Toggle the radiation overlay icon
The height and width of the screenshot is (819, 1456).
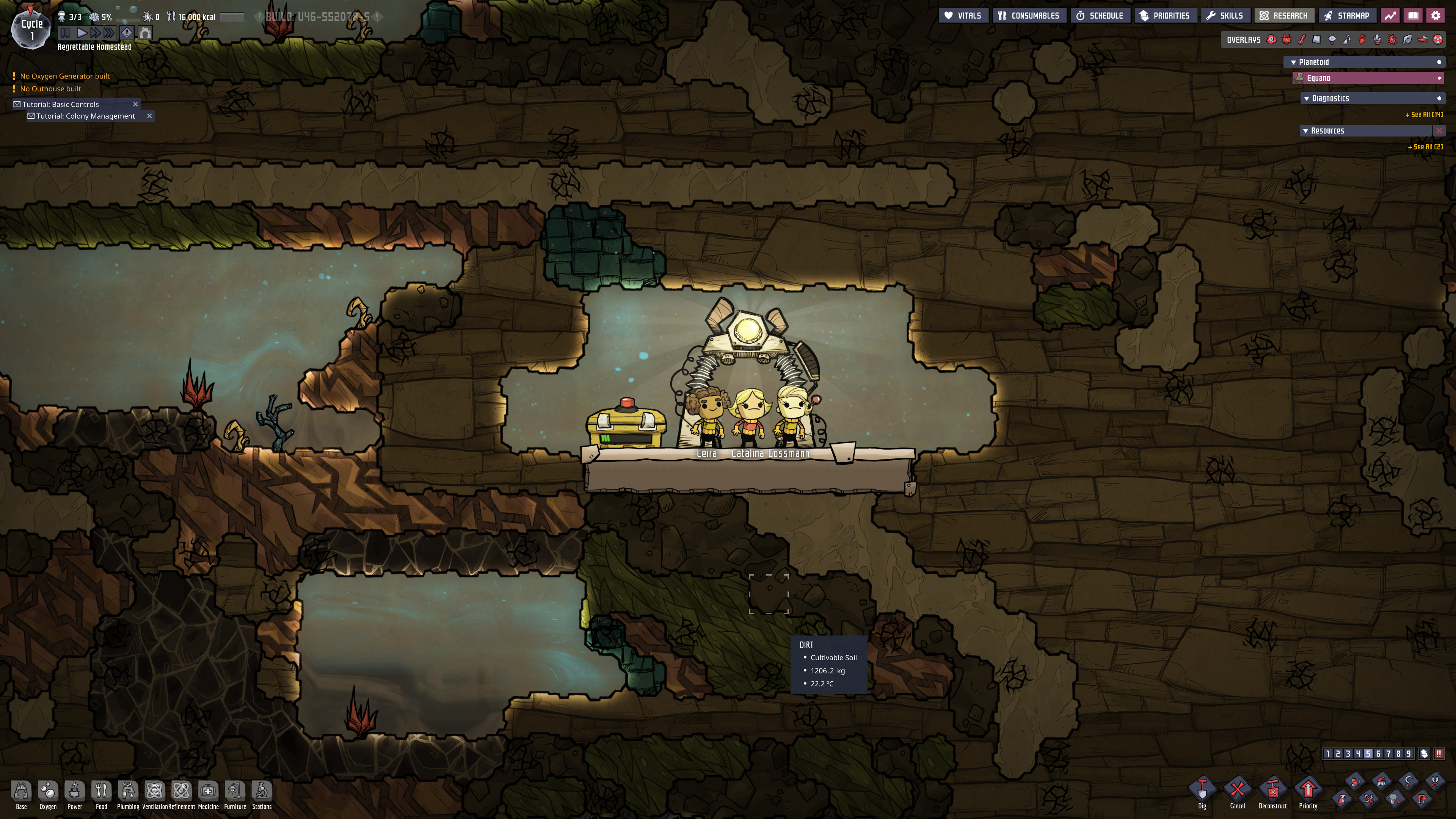coord(1438,39)
